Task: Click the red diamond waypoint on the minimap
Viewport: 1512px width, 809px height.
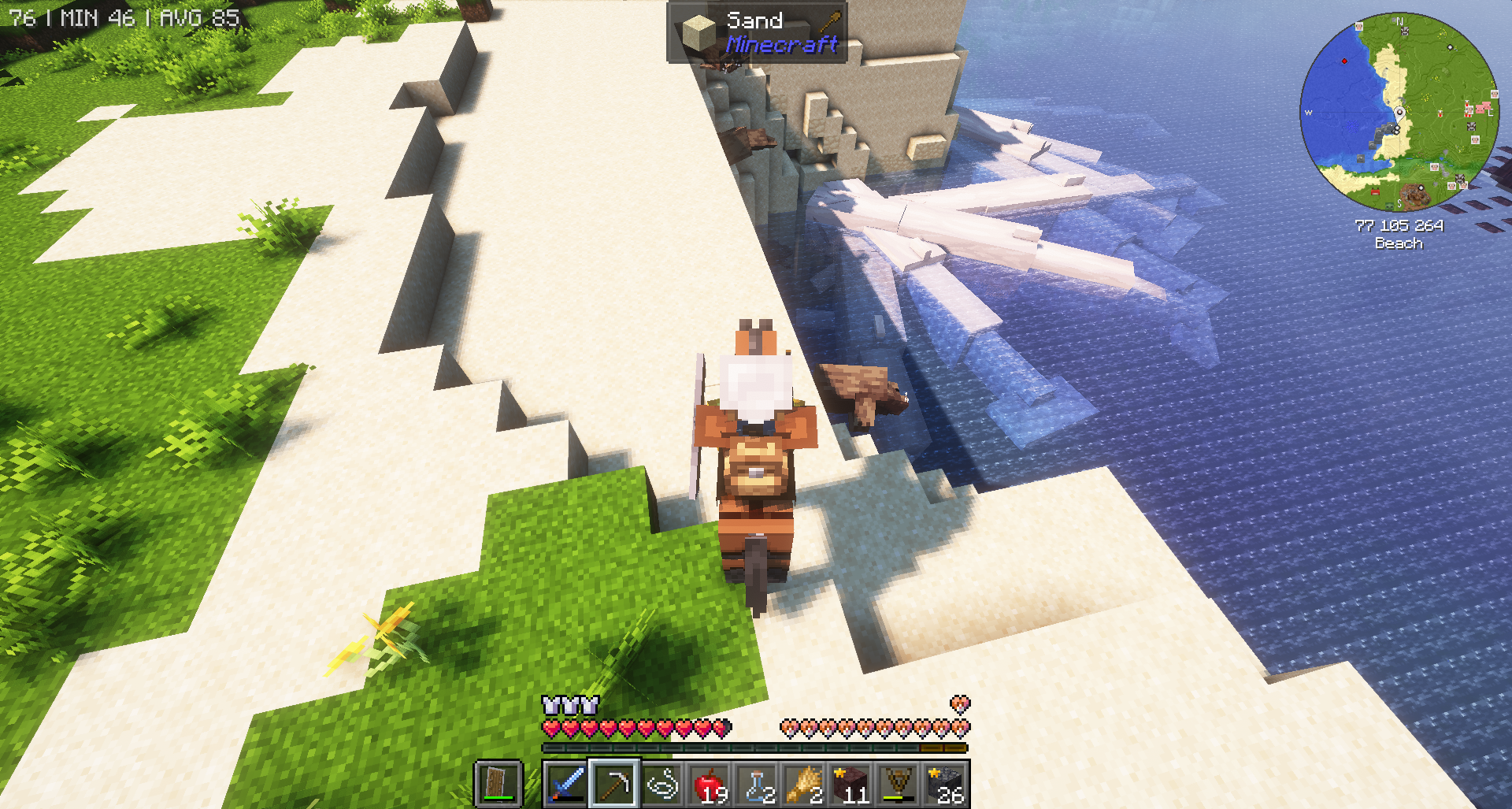Action: pos(1344,61)
